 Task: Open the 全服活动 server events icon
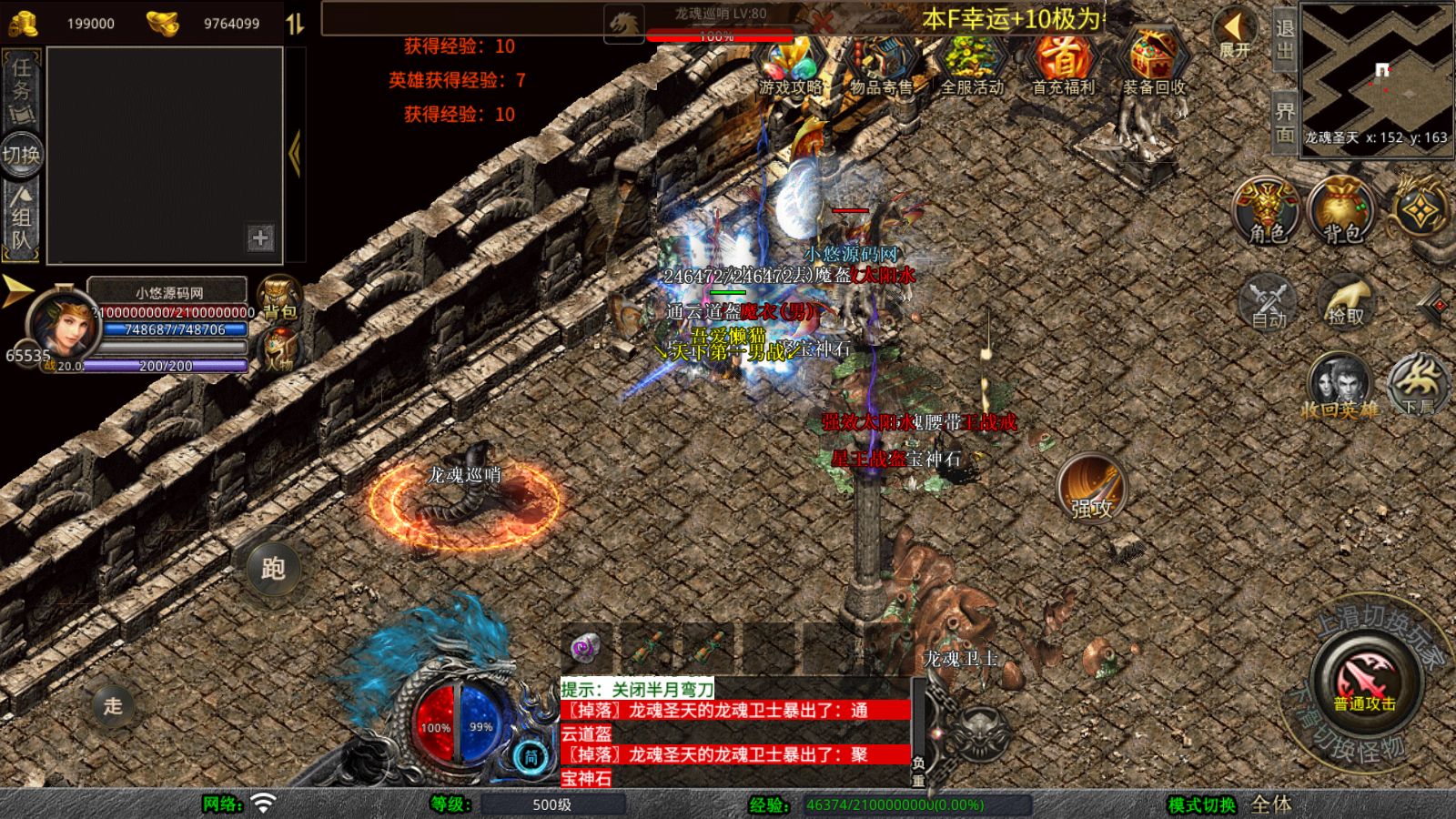pos(971,64)
